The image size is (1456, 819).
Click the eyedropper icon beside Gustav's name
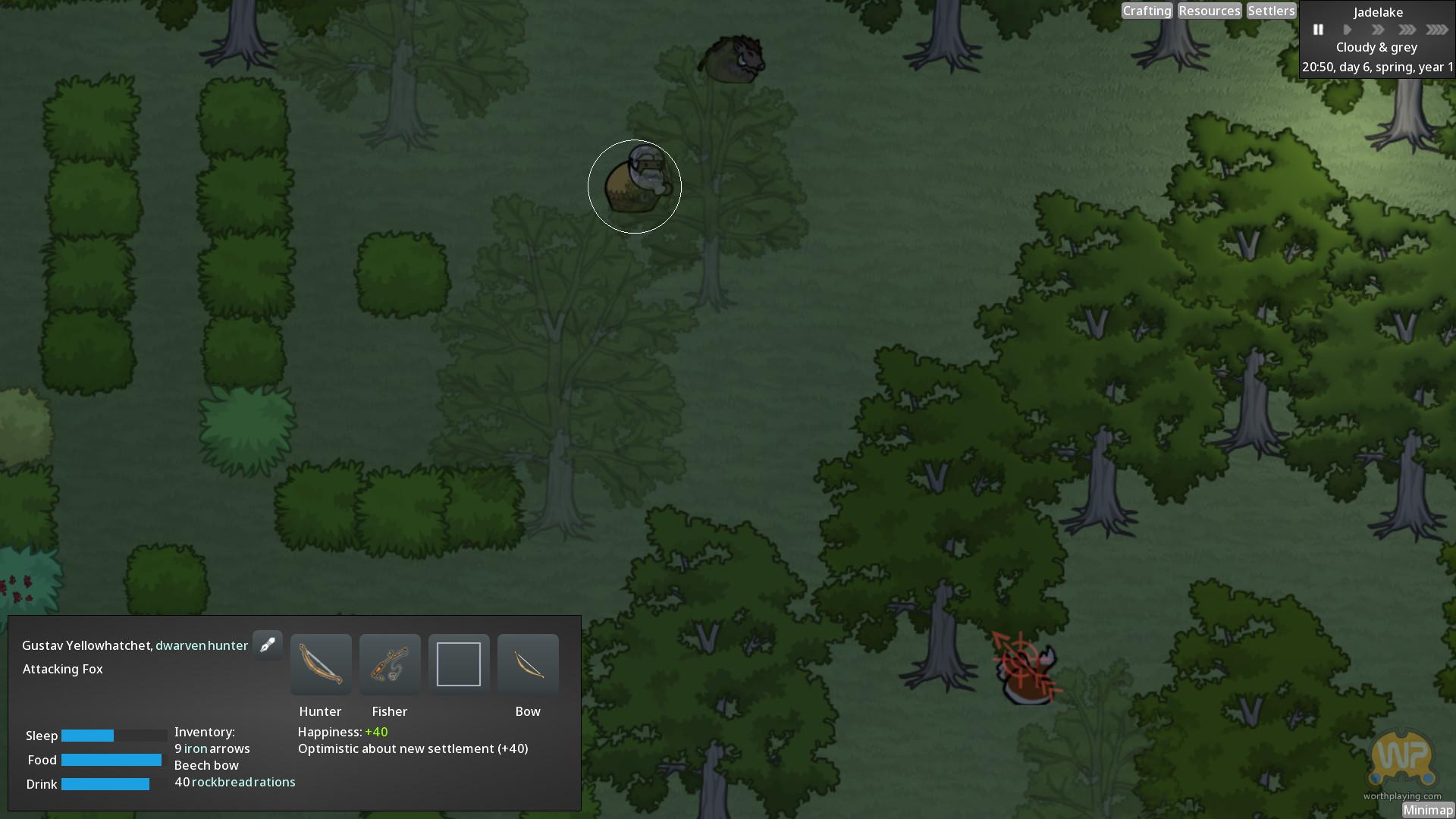click(x=268, y=645)
